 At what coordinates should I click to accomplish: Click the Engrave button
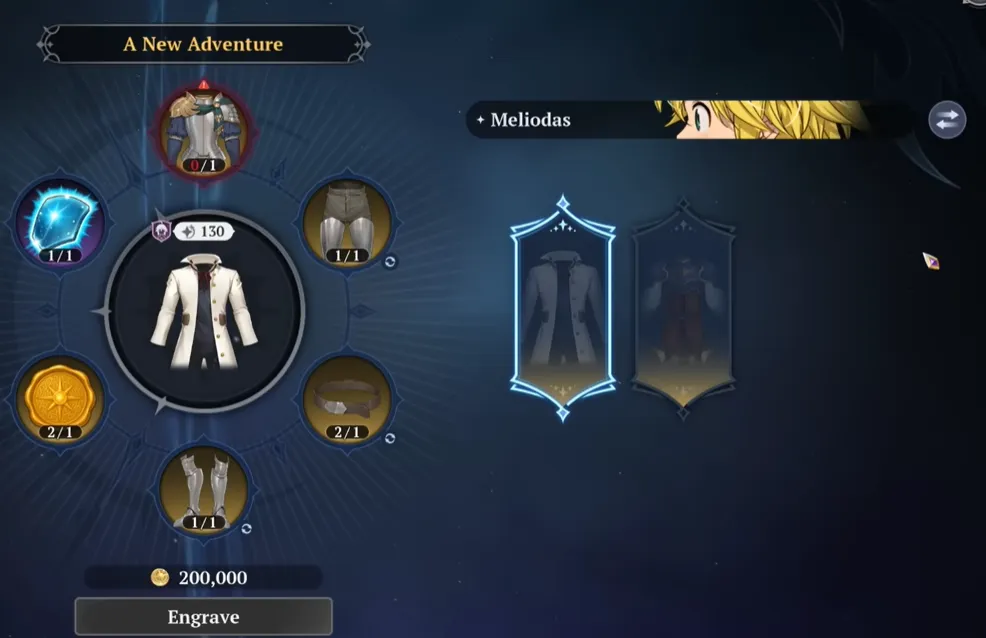click(x=203, y=616)
